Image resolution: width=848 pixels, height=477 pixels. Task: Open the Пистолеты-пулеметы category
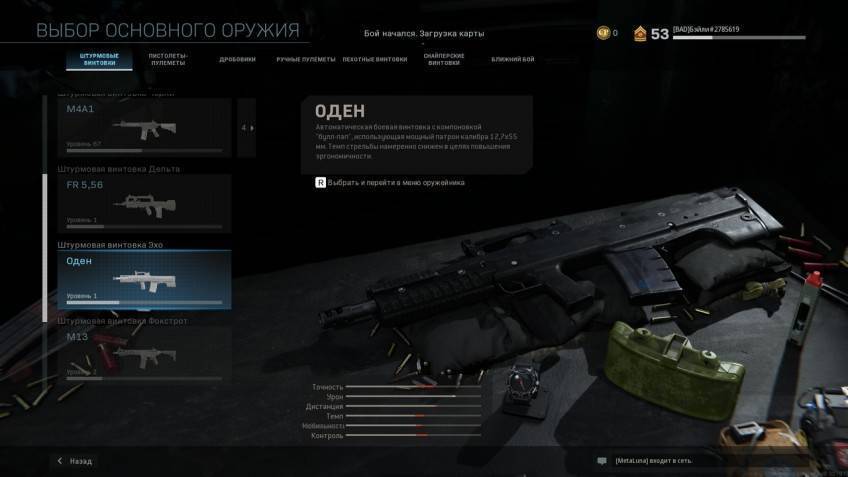click(x=168, y=59)
